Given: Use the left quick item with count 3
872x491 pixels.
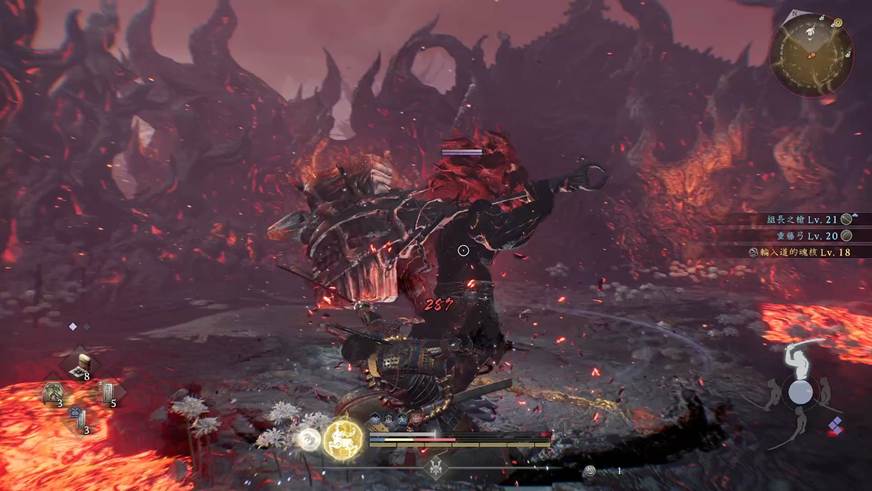Looking at the screenshot, I should 55,394.
